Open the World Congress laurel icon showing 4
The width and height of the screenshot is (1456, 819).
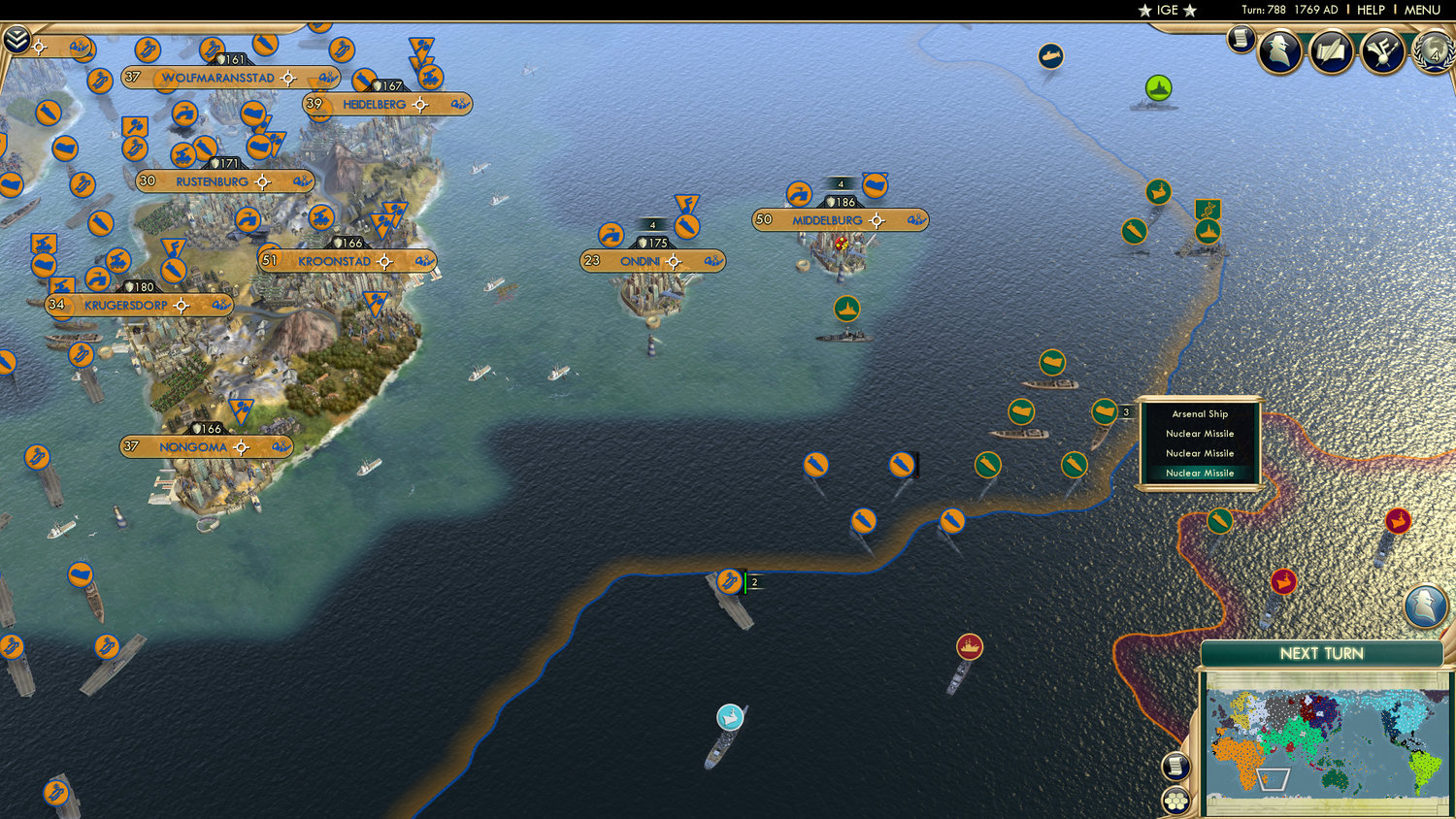pos(1434,53)
